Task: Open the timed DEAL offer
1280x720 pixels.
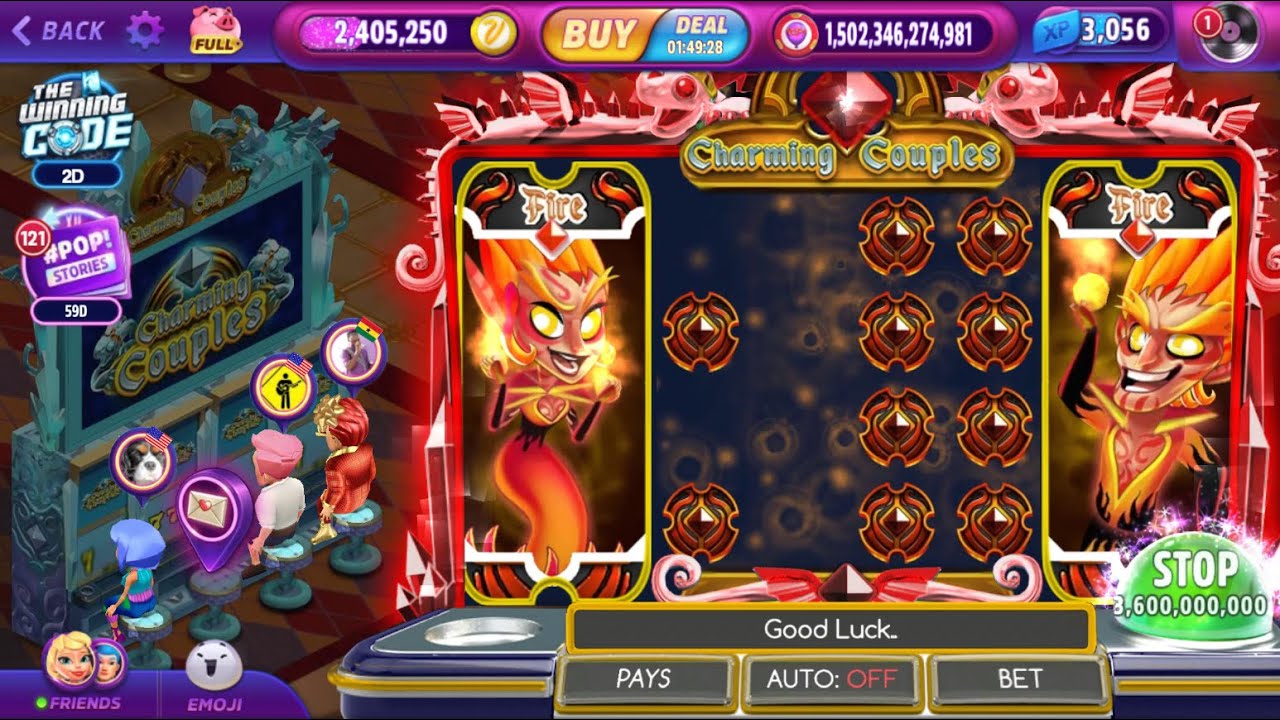Action: (700, 35)
